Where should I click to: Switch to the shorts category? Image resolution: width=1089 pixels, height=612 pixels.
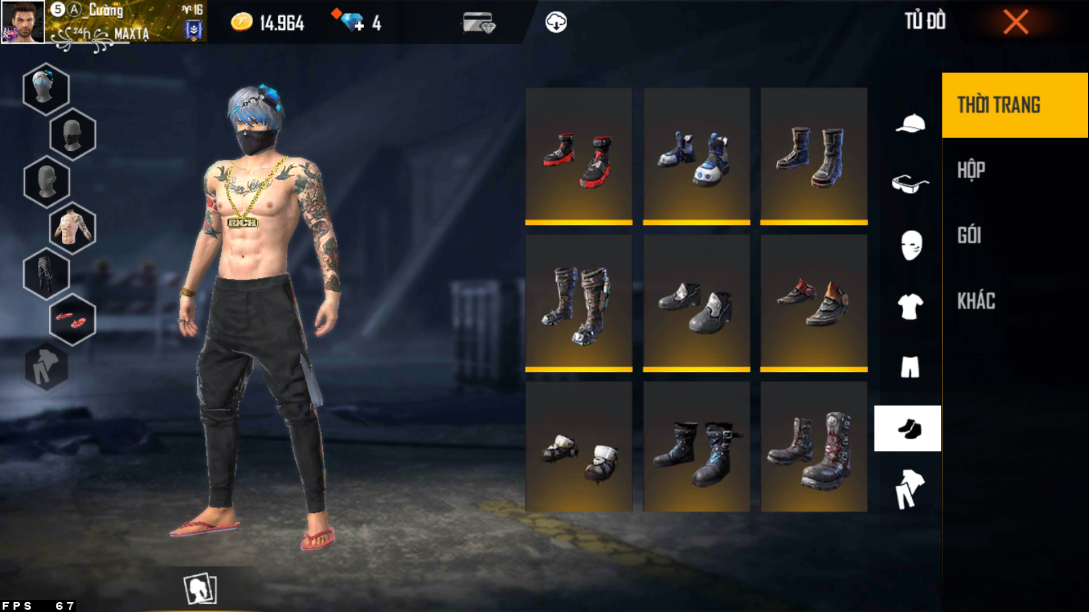(909, 367)
